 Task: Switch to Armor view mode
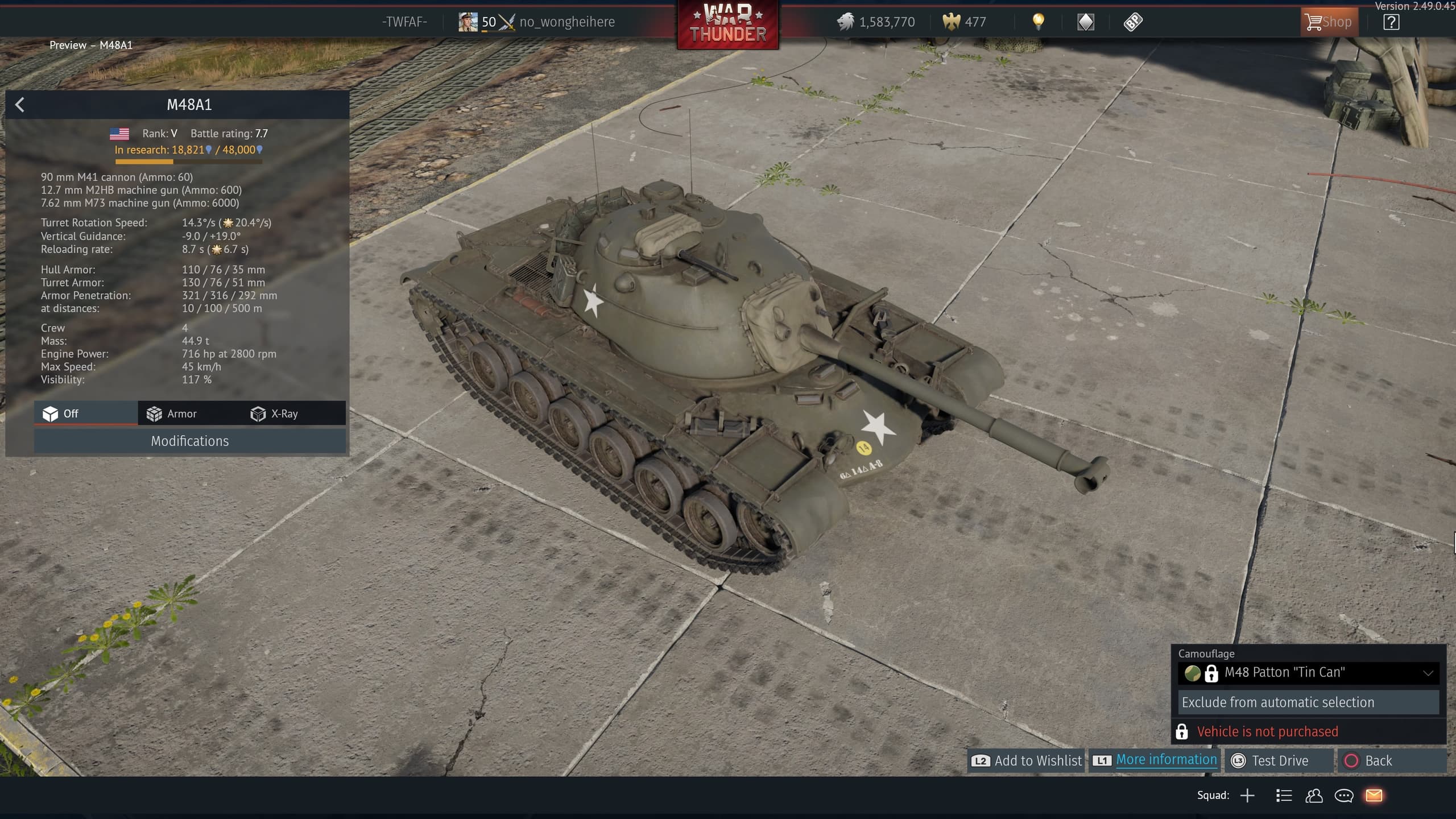[172, 413]
